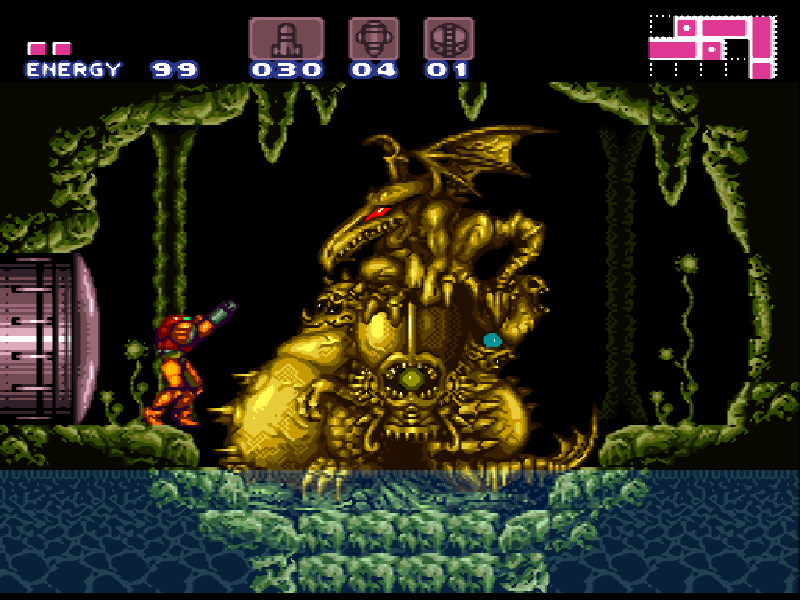Screen dimensions: 800x600
Task: Select the super missile icon
Action: point(374,39)
